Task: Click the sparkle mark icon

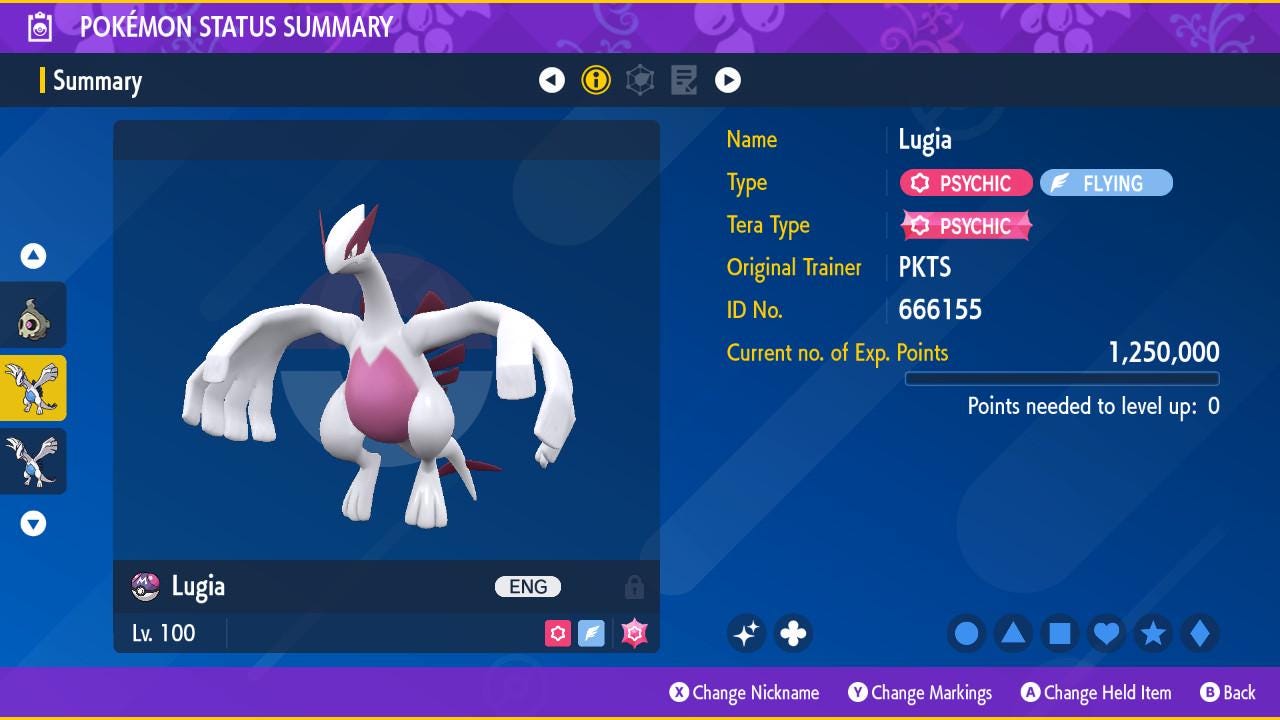Action: 746,633
